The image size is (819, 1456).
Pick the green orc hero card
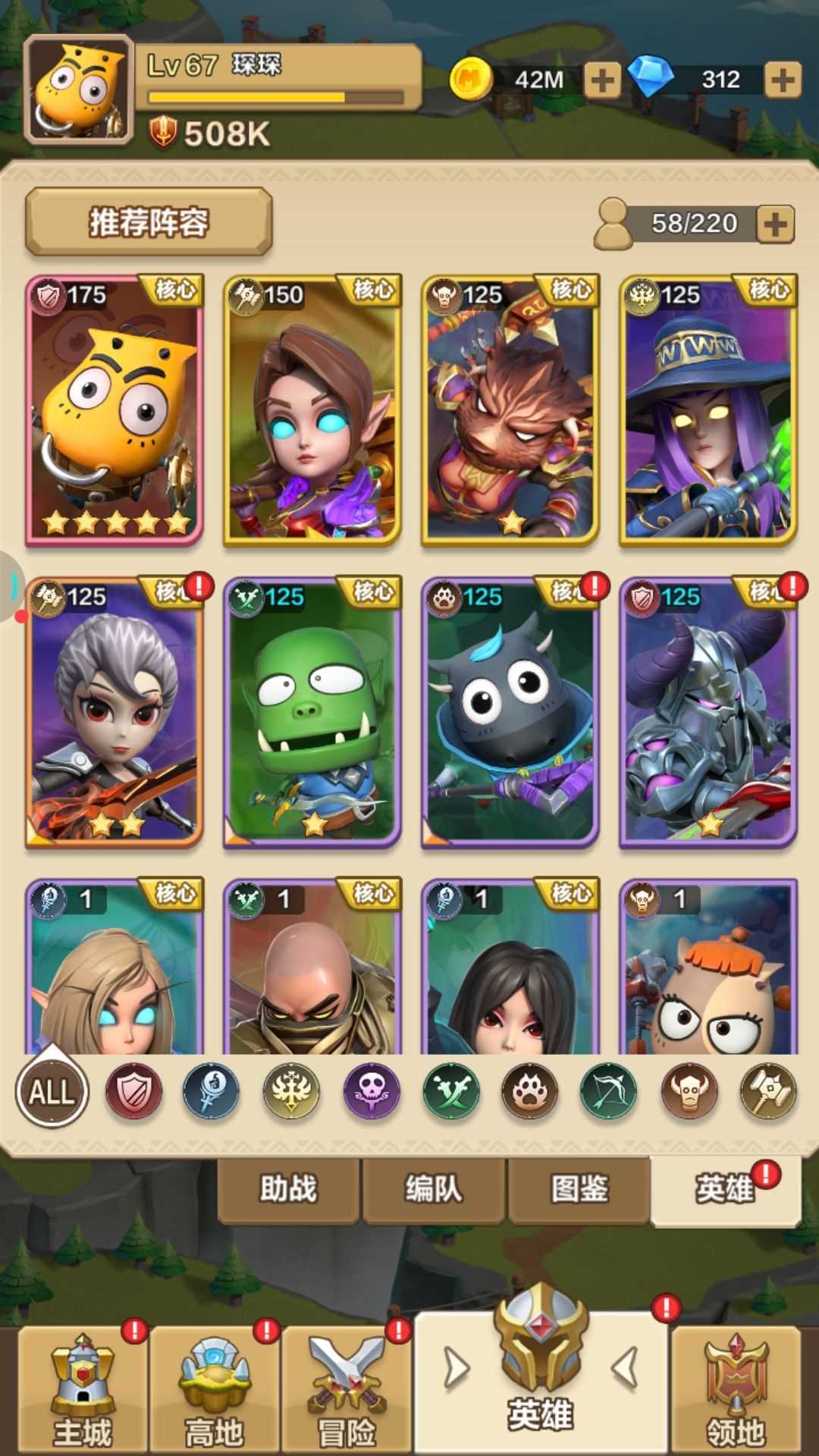coord(312,712)
